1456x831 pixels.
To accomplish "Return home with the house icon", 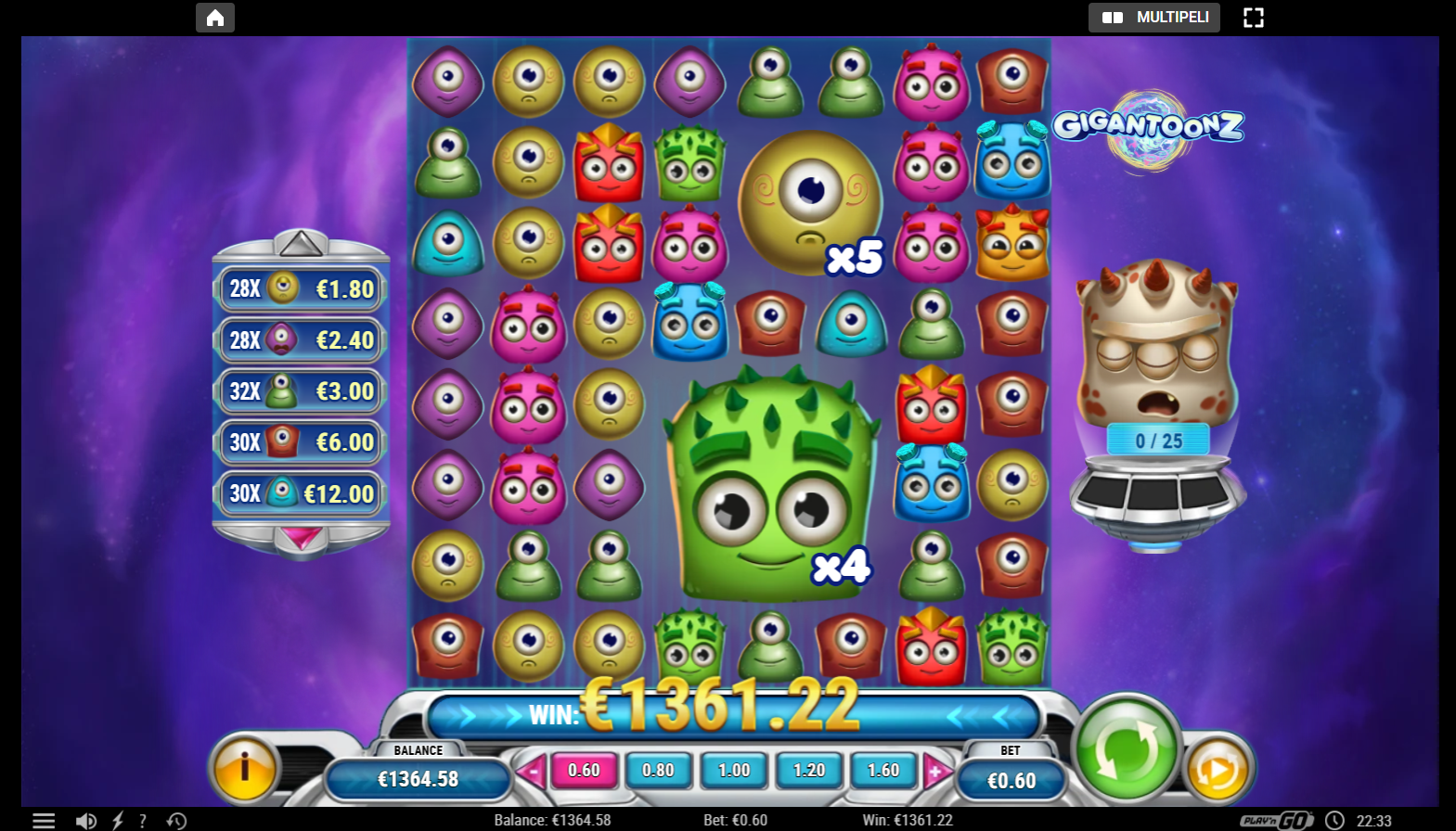I will (x=214, y=17).
